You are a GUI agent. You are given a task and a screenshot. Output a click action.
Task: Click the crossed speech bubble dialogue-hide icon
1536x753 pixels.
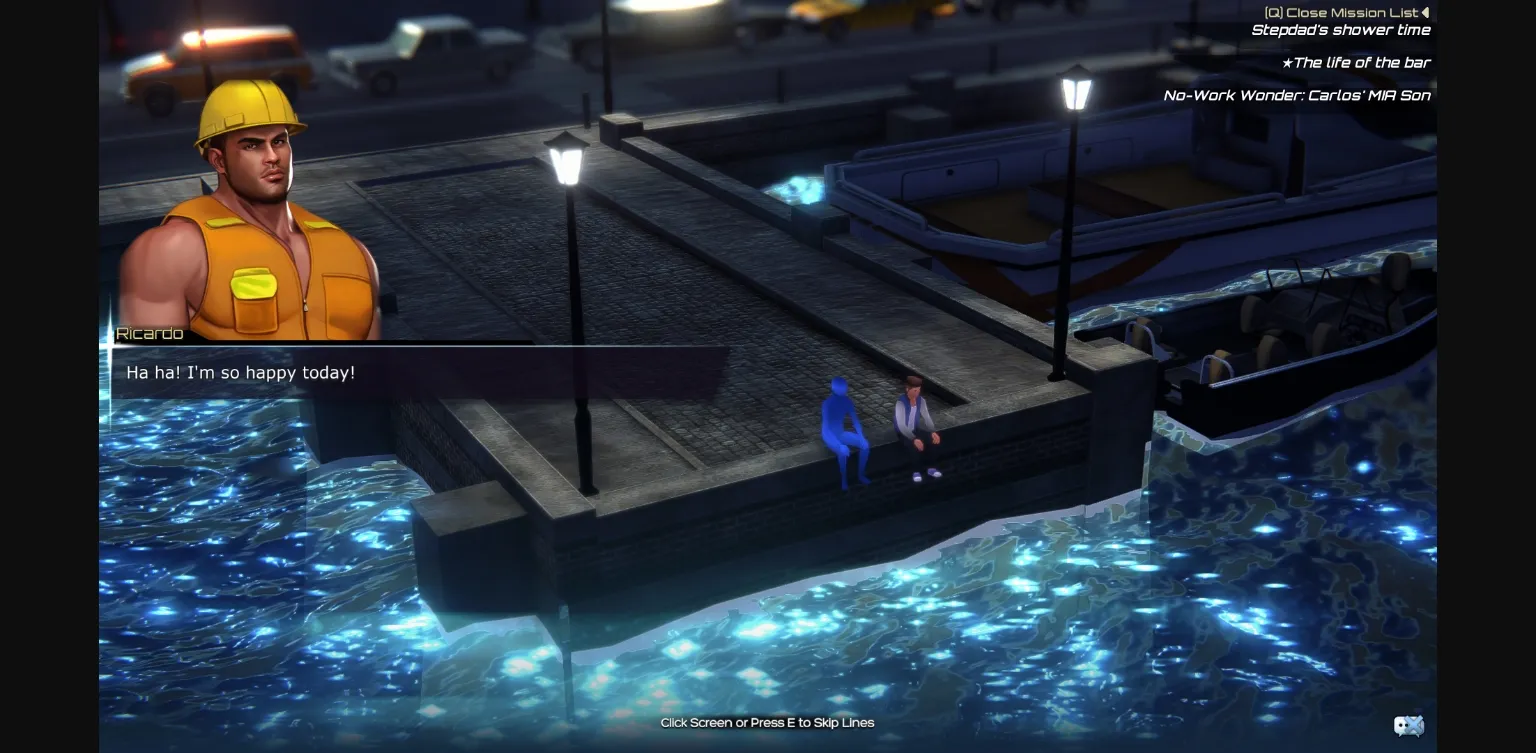(x=1408, y=727)
